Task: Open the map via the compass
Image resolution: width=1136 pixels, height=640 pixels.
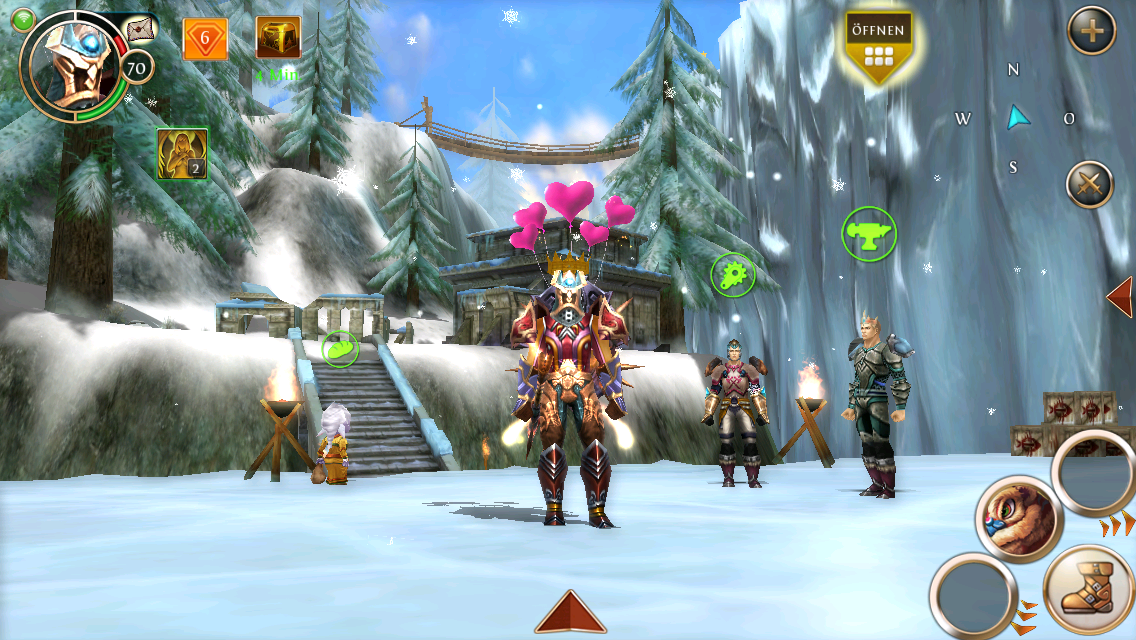Action: pos(1016,119)
